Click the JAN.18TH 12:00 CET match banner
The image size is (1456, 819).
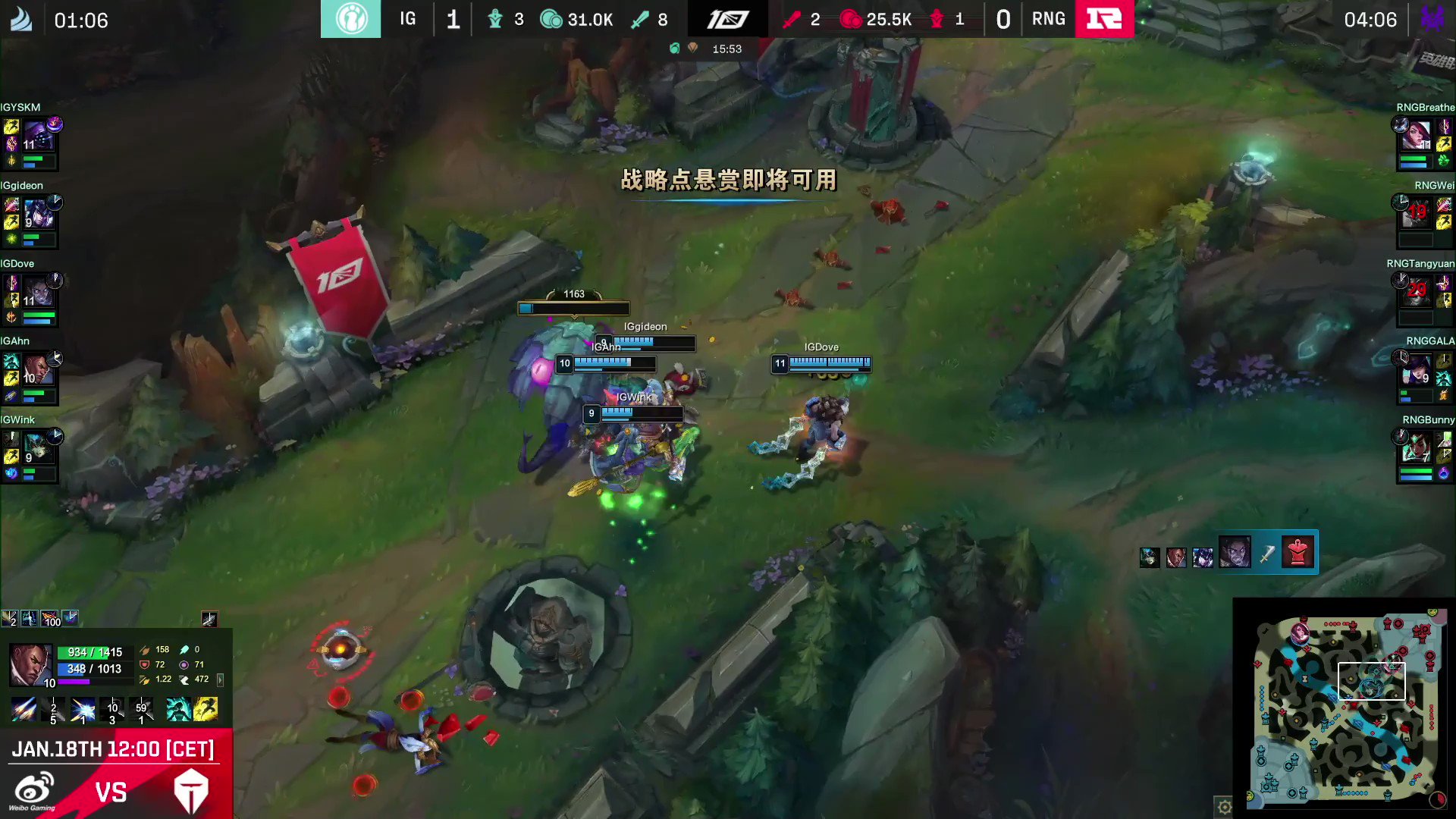(x=114, y=749)
